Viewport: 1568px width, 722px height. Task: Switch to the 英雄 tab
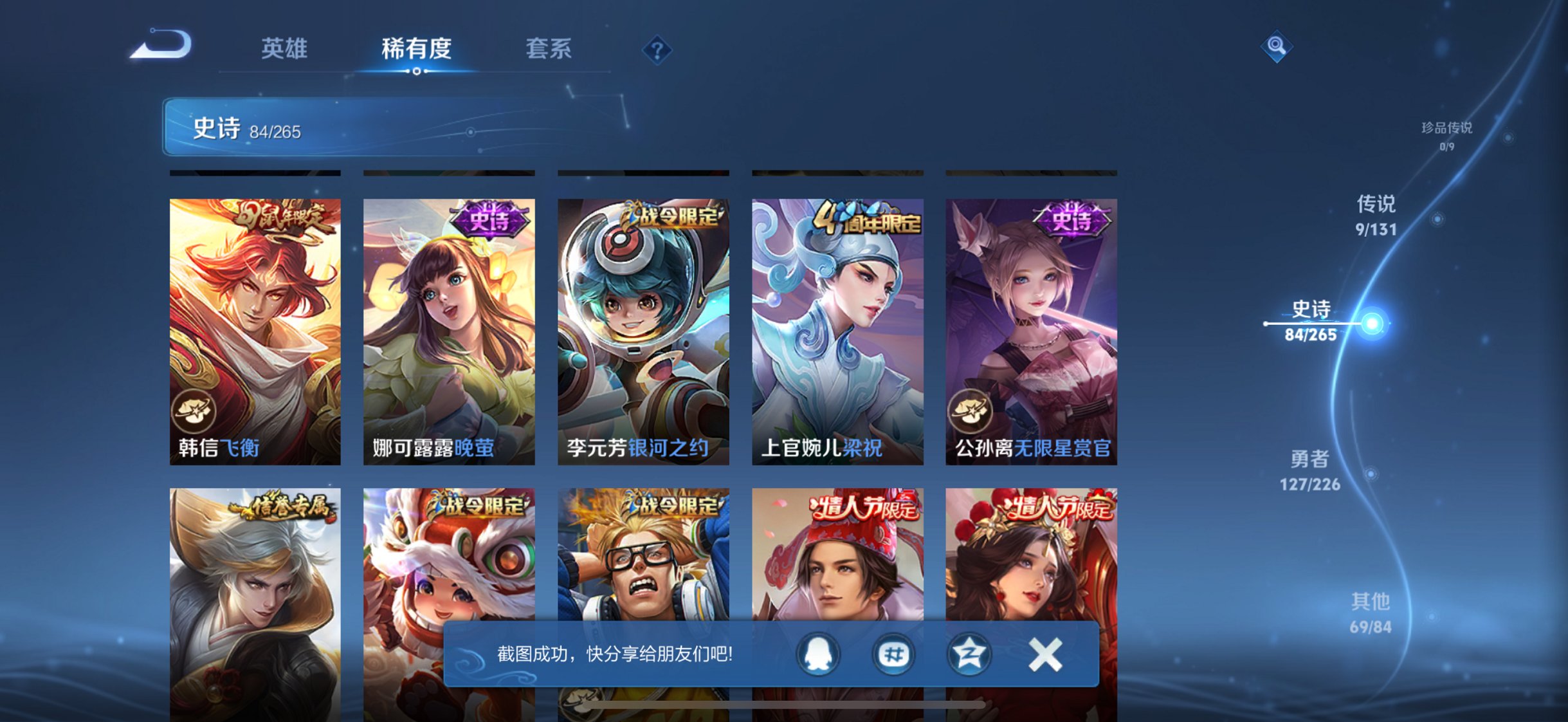click(286, 48)
